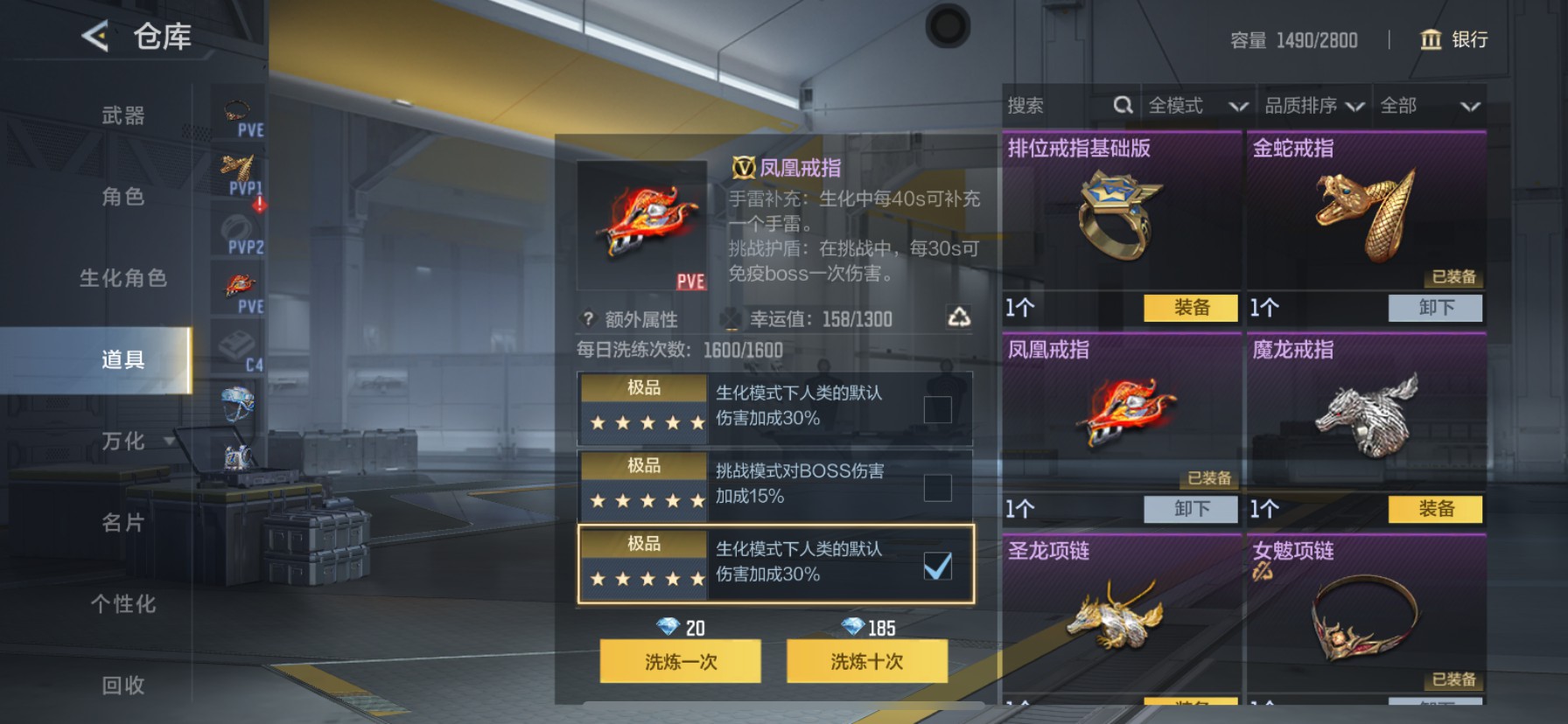Uncheck the selected third attribute checkbox
Viewport: 1568px width, 724px height.
click(938, 566)
